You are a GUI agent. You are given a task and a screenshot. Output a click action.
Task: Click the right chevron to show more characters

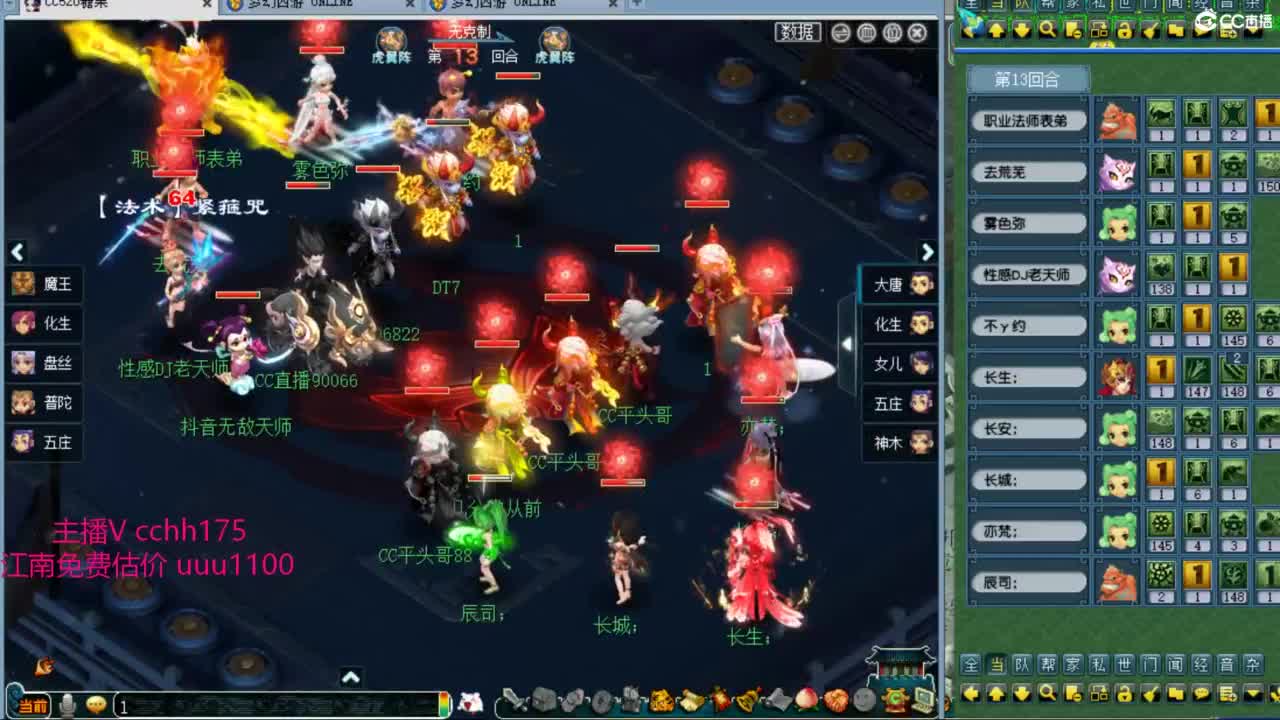tap(928, 250)
